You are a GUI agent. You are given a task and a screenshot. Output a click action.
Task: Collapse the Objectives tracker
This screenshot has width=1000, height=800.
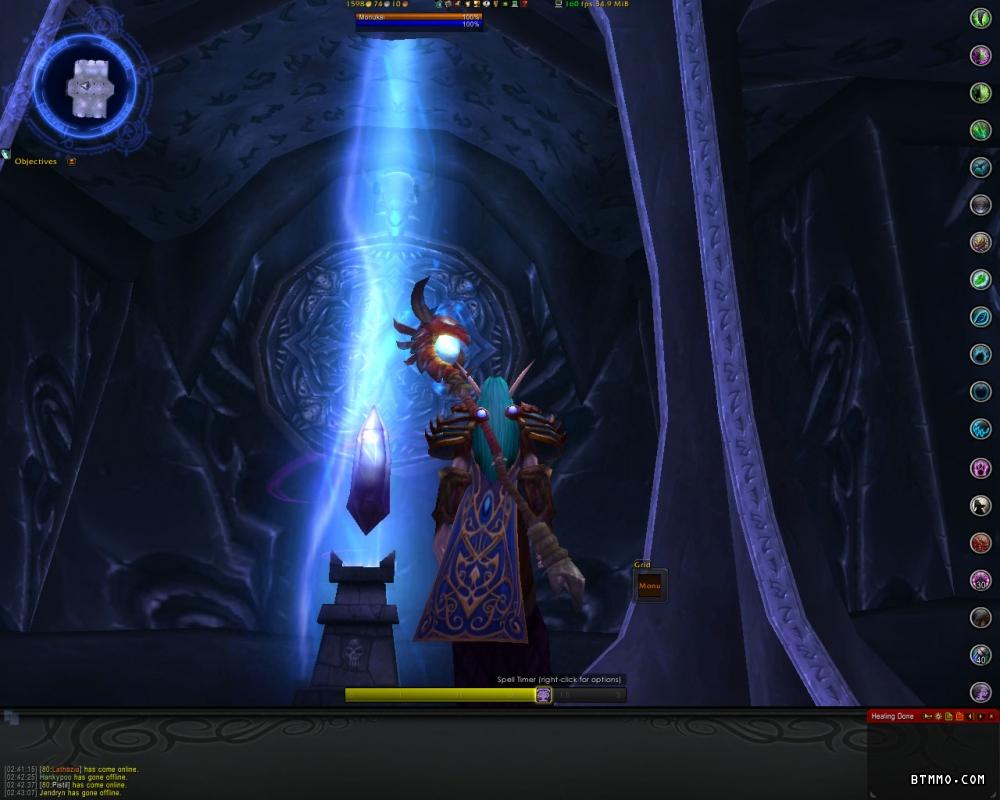71,161
